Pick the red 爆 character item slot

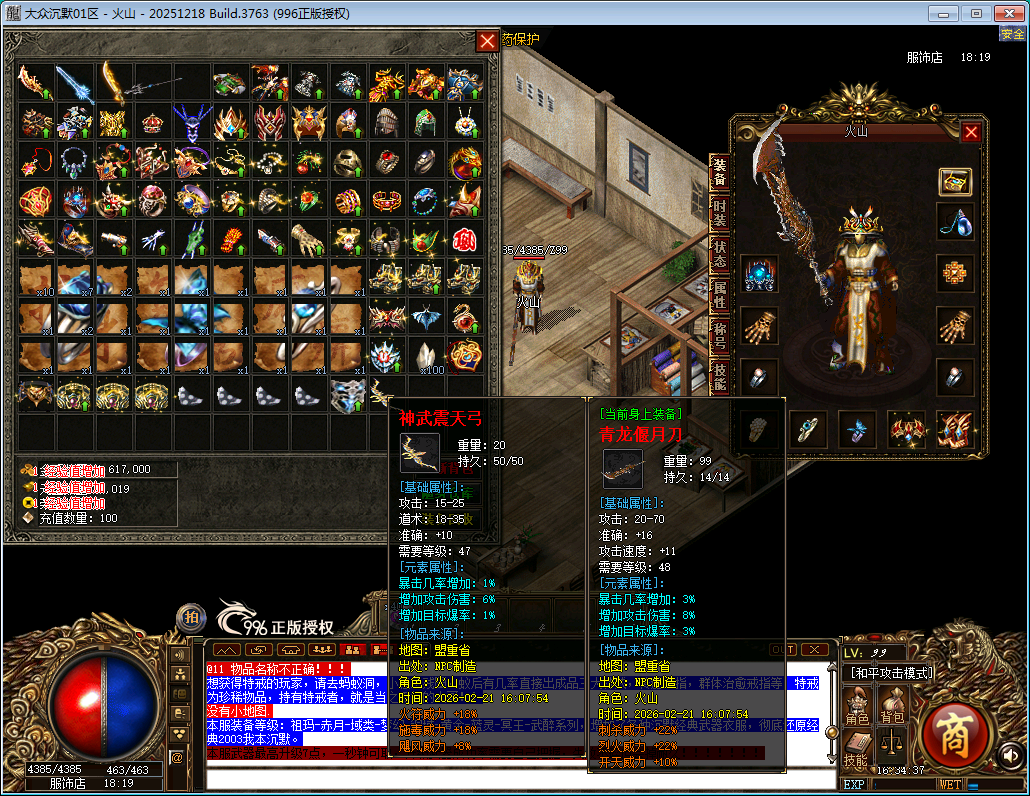465,240
